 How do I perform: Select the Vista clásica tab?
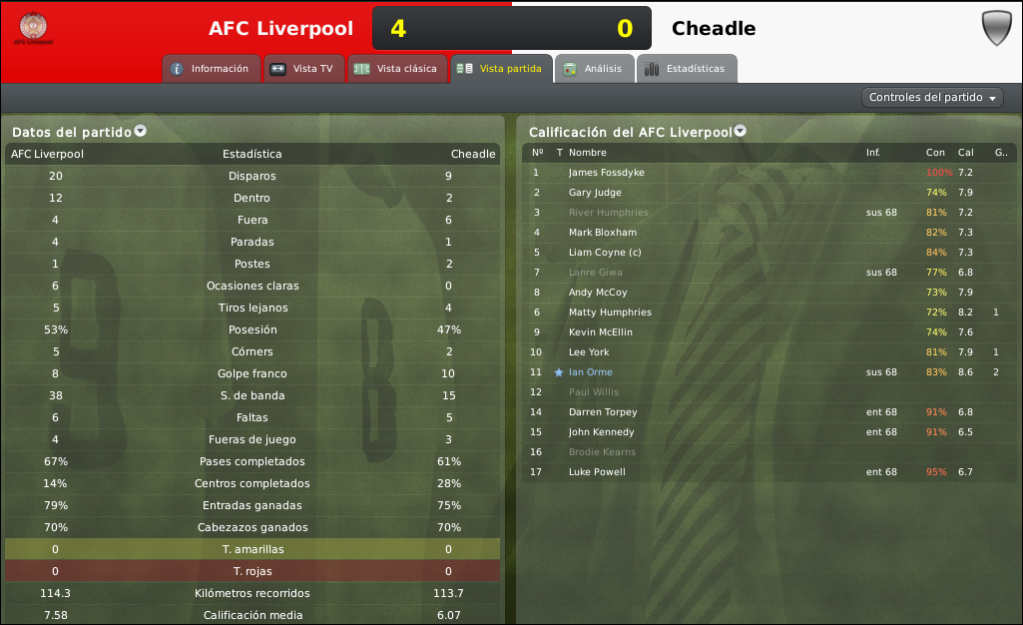397,69
